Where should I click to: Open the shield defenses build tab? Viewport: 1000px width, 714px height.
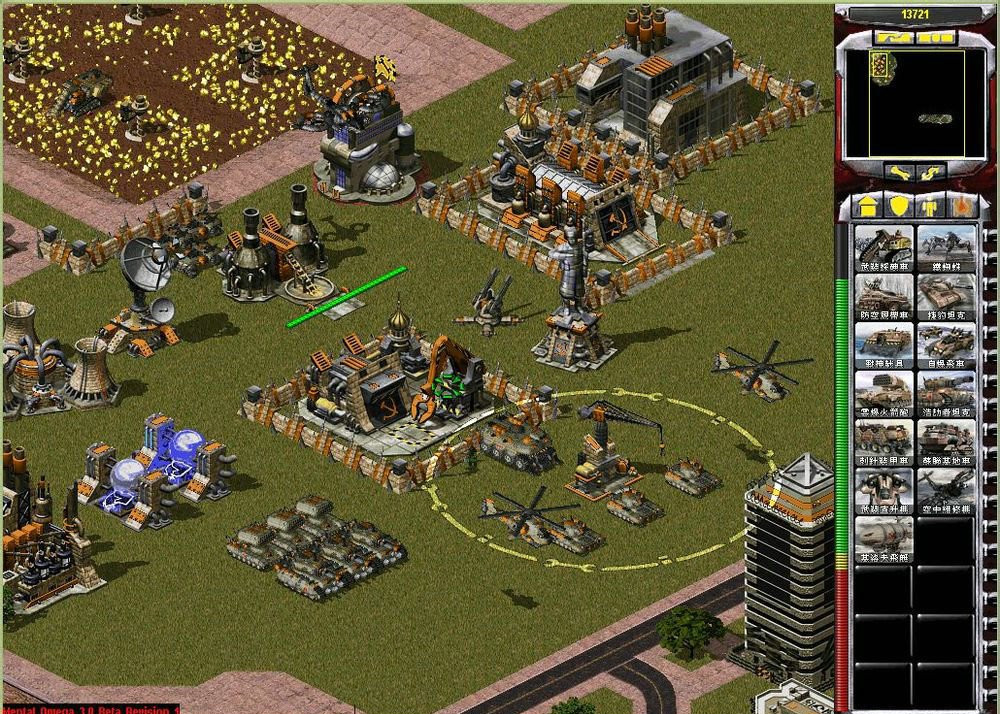pos(899,206)
